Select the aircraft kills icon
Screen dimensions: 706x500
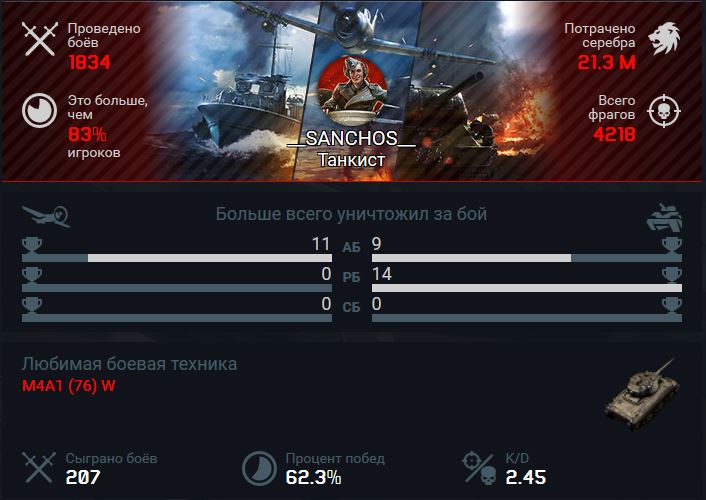click(x=45, y=214)
